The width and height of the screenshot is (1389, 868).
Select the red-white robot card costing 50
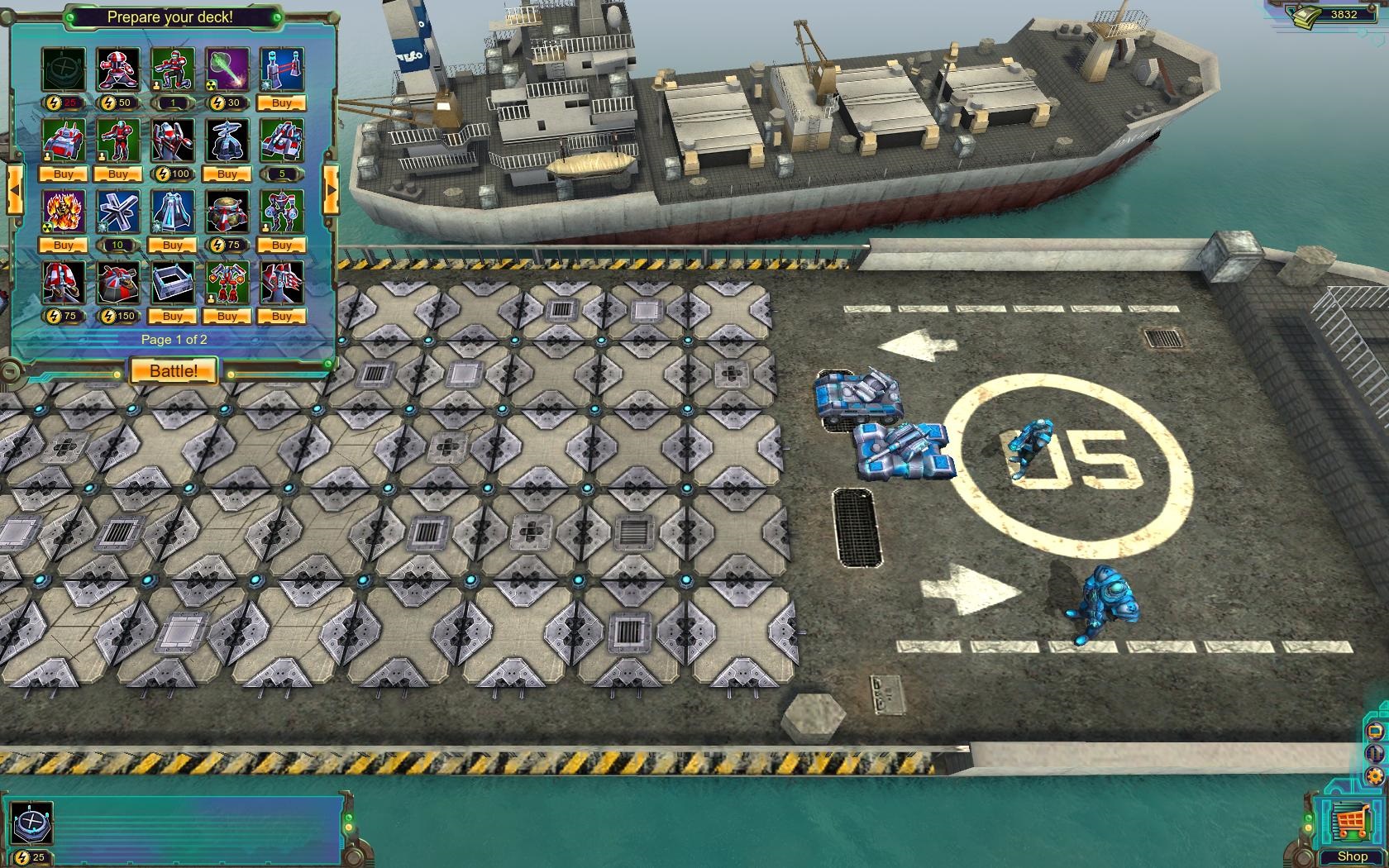(x=118, y=69)
